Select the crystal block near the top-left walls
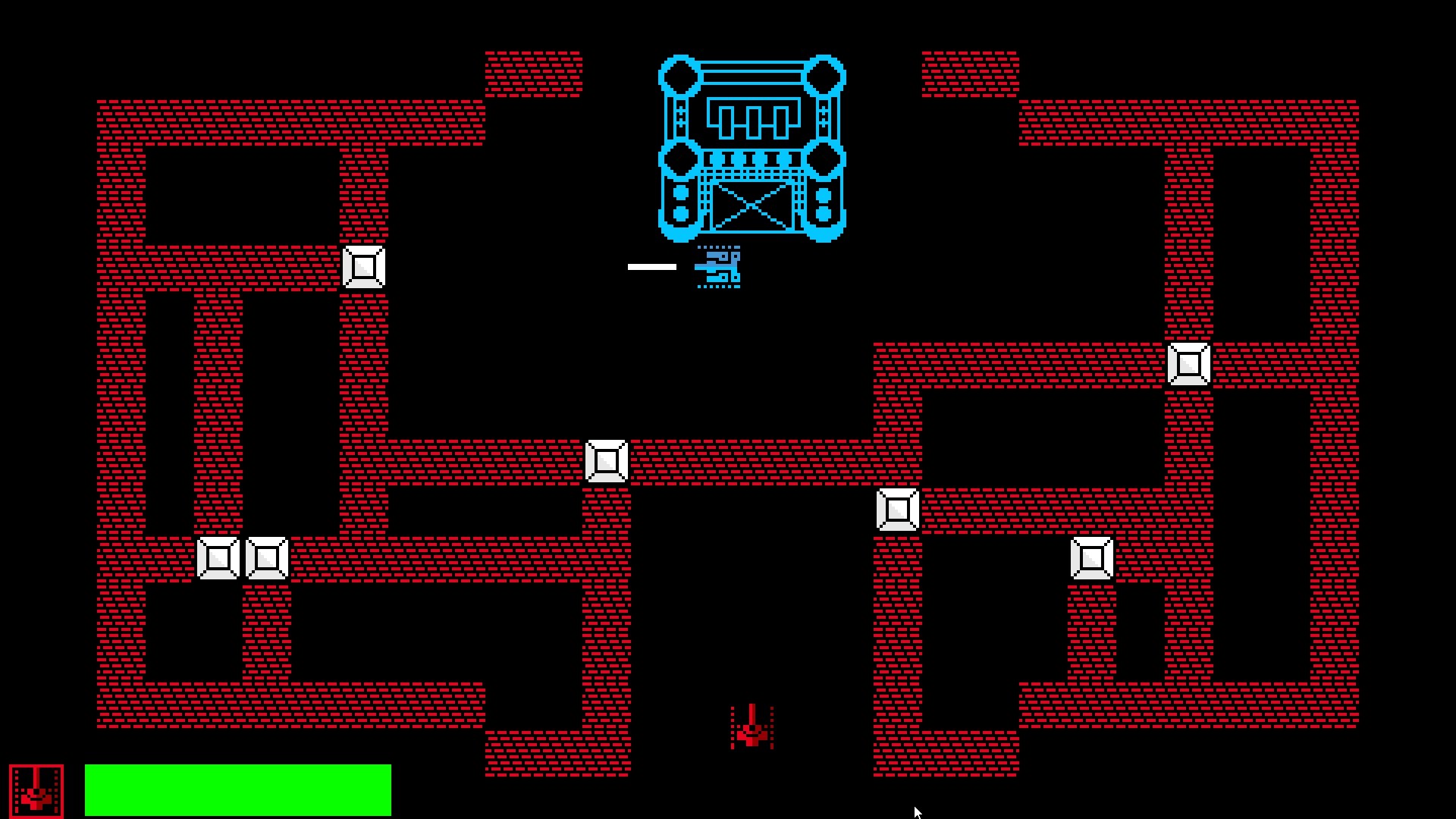Screen dimensions: 1456x819 tap(363, 267)
